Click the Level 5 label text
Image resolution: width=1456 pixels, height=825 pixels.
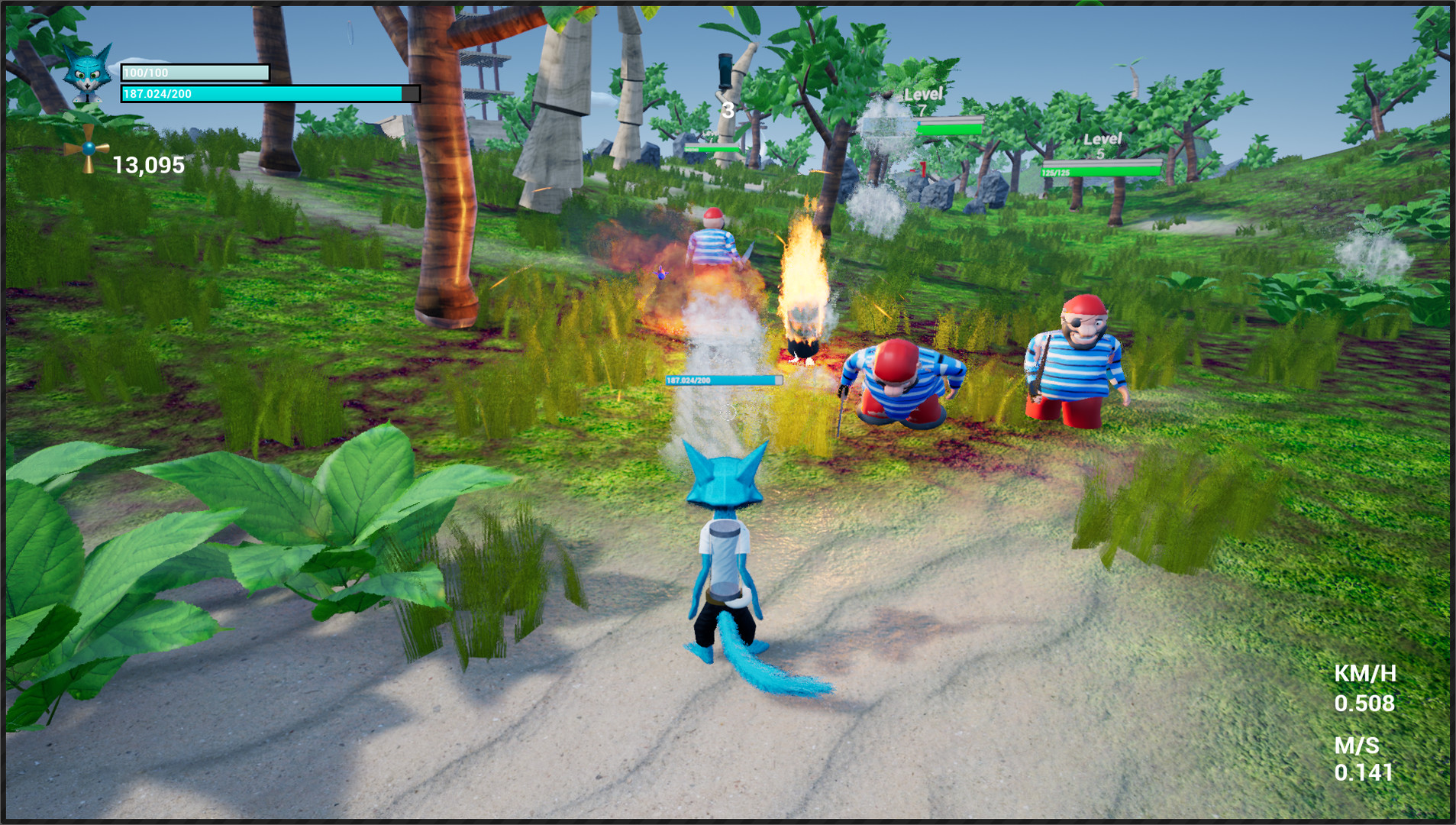point(1102,141)
